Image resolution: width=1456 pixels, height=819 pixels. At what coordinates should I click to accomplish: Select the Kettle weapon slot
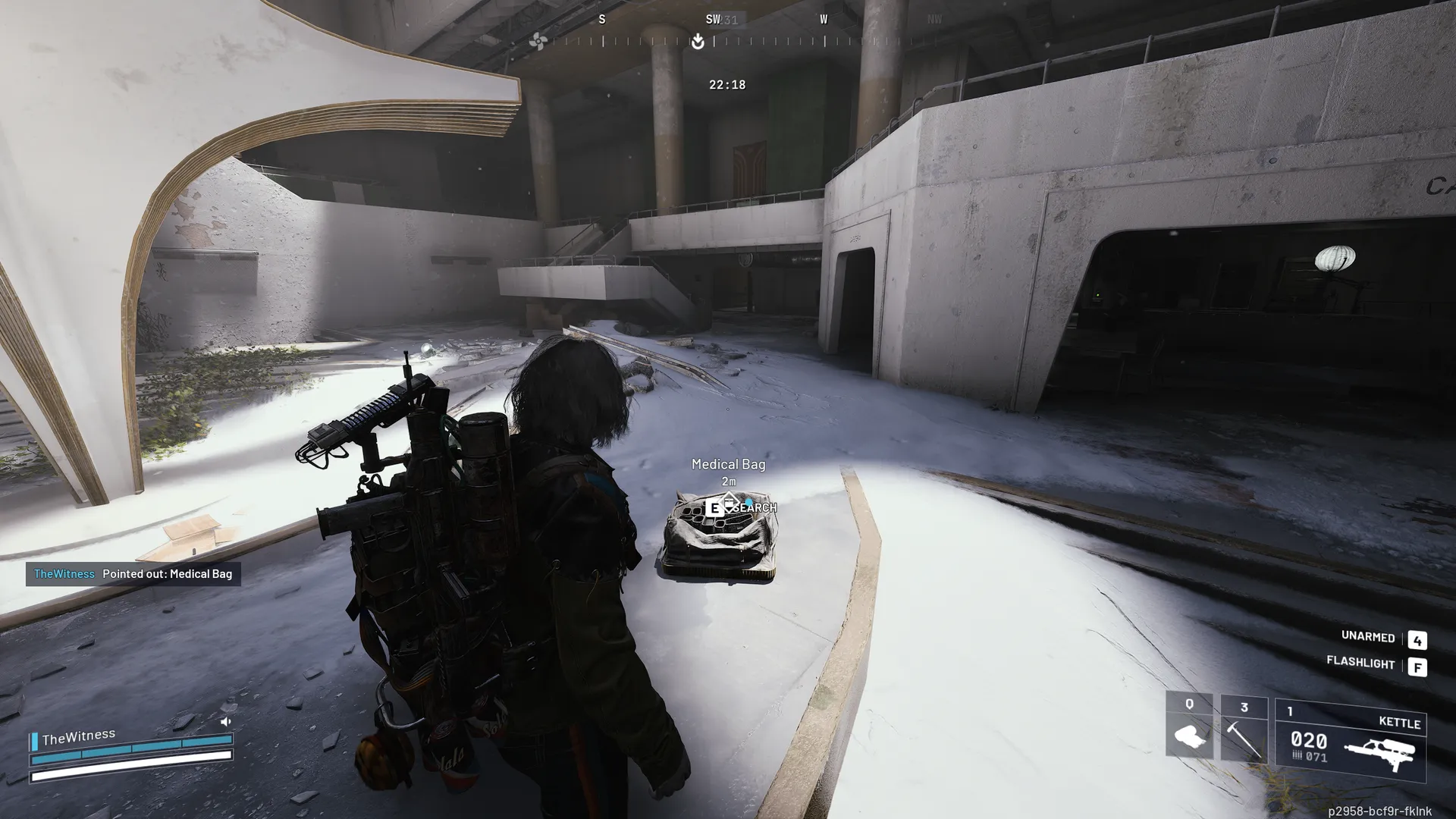pos(1351,740)
